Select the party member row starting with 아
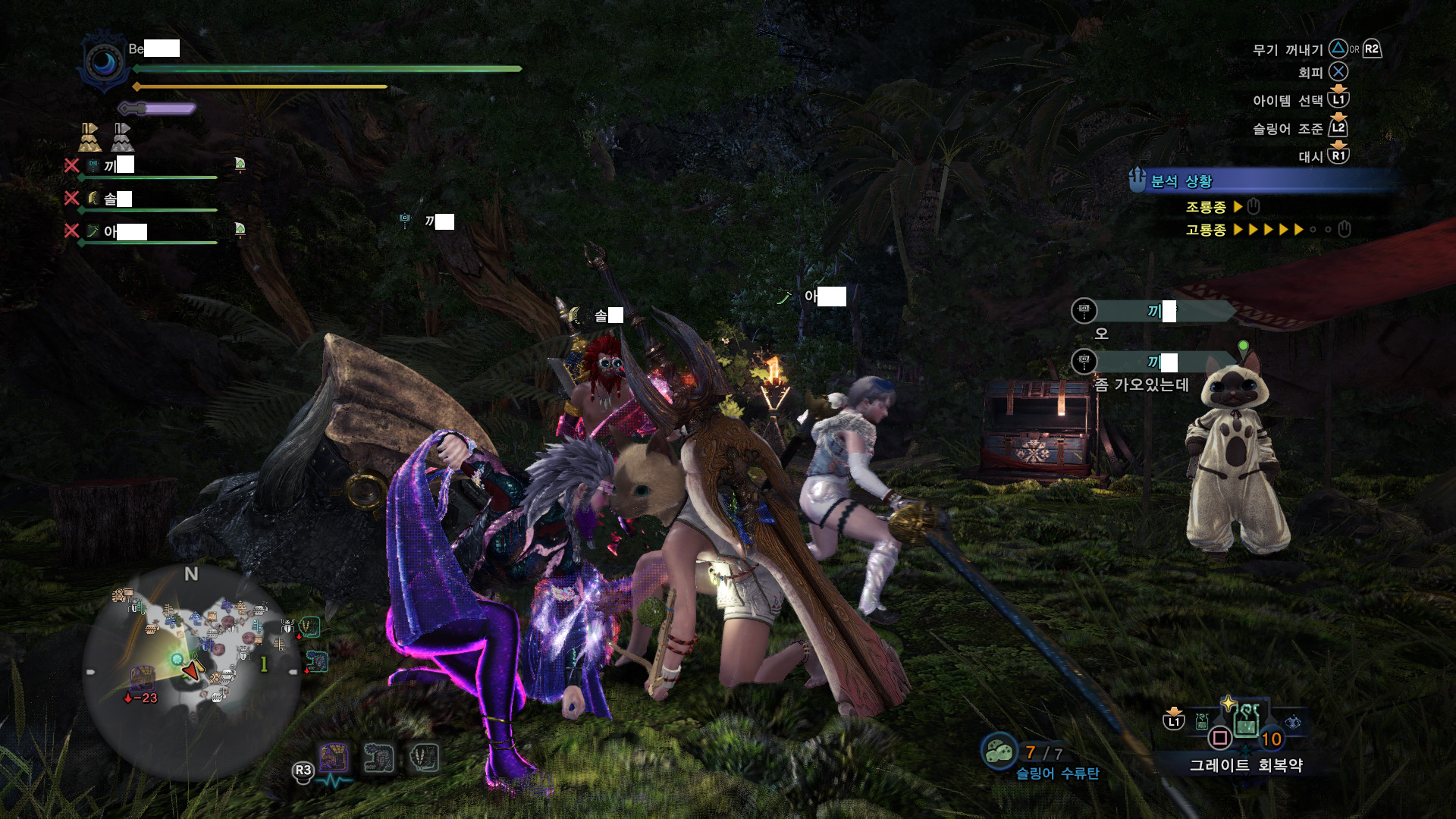The width and height of the screenshot is (1456, 819). click(x=143, y=232)
